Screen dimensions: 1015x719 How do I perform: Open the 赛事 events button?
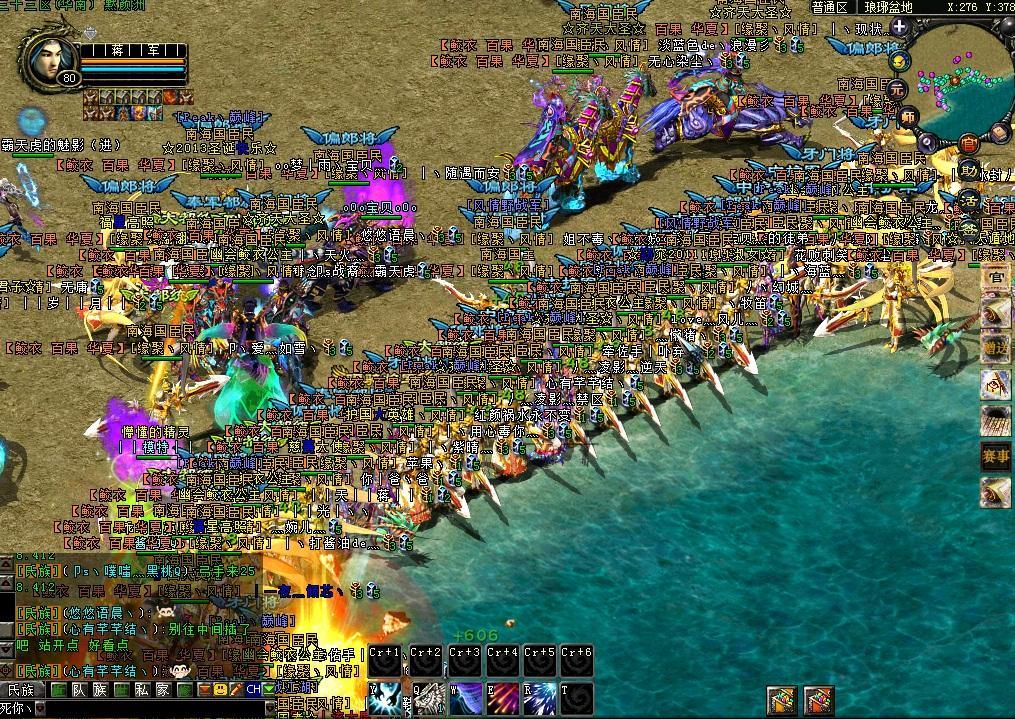point(994,456)
